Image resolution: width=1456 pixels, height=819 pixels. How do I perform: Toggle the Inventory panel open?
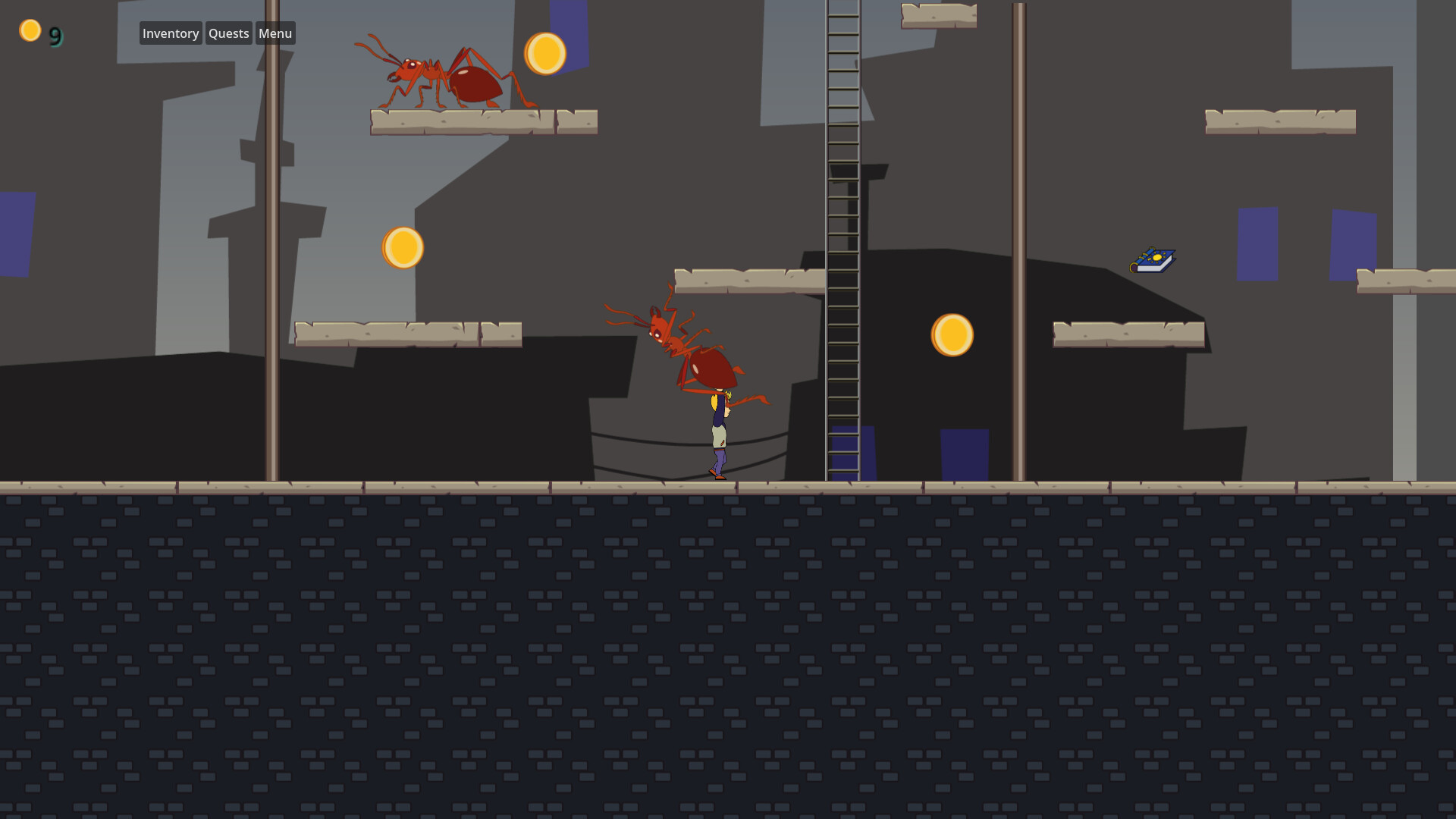pos(171,33)
